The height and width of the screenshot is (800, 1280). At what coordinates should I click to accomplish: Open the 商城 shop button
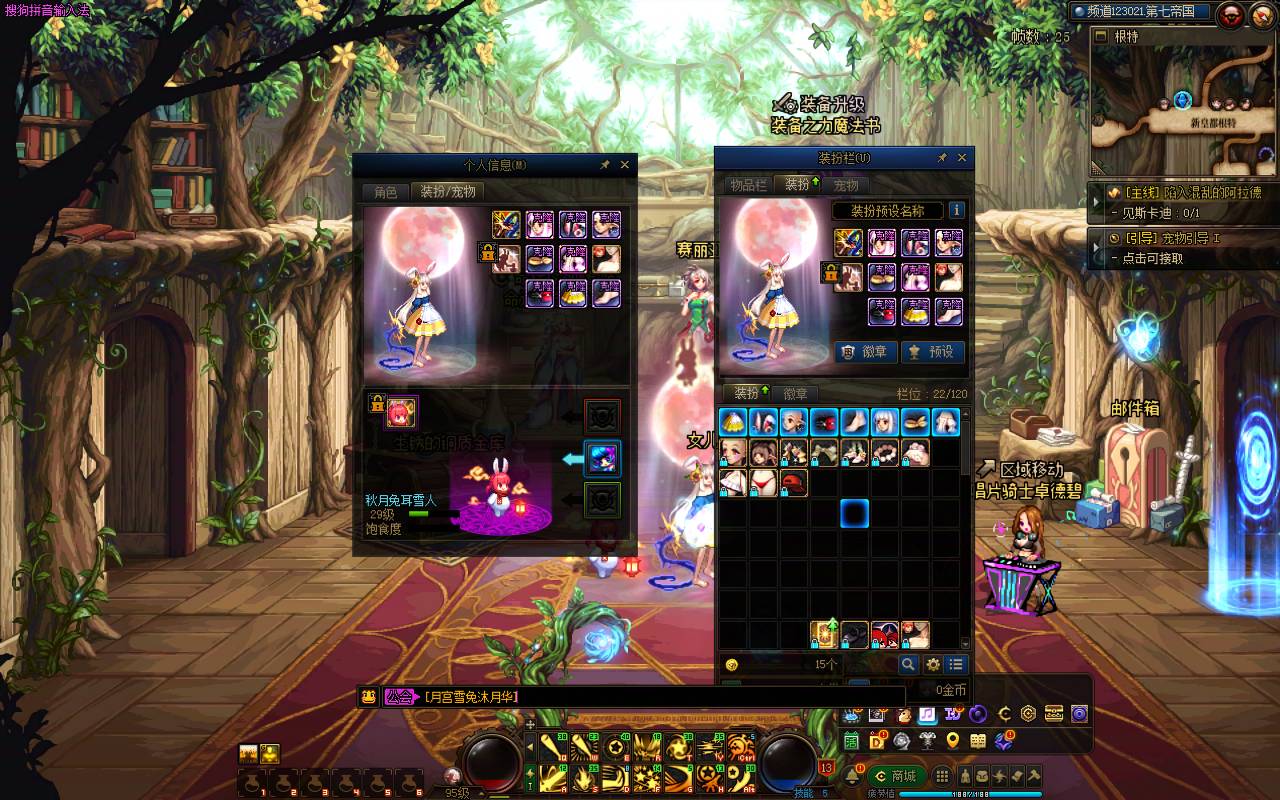[896, 776]
